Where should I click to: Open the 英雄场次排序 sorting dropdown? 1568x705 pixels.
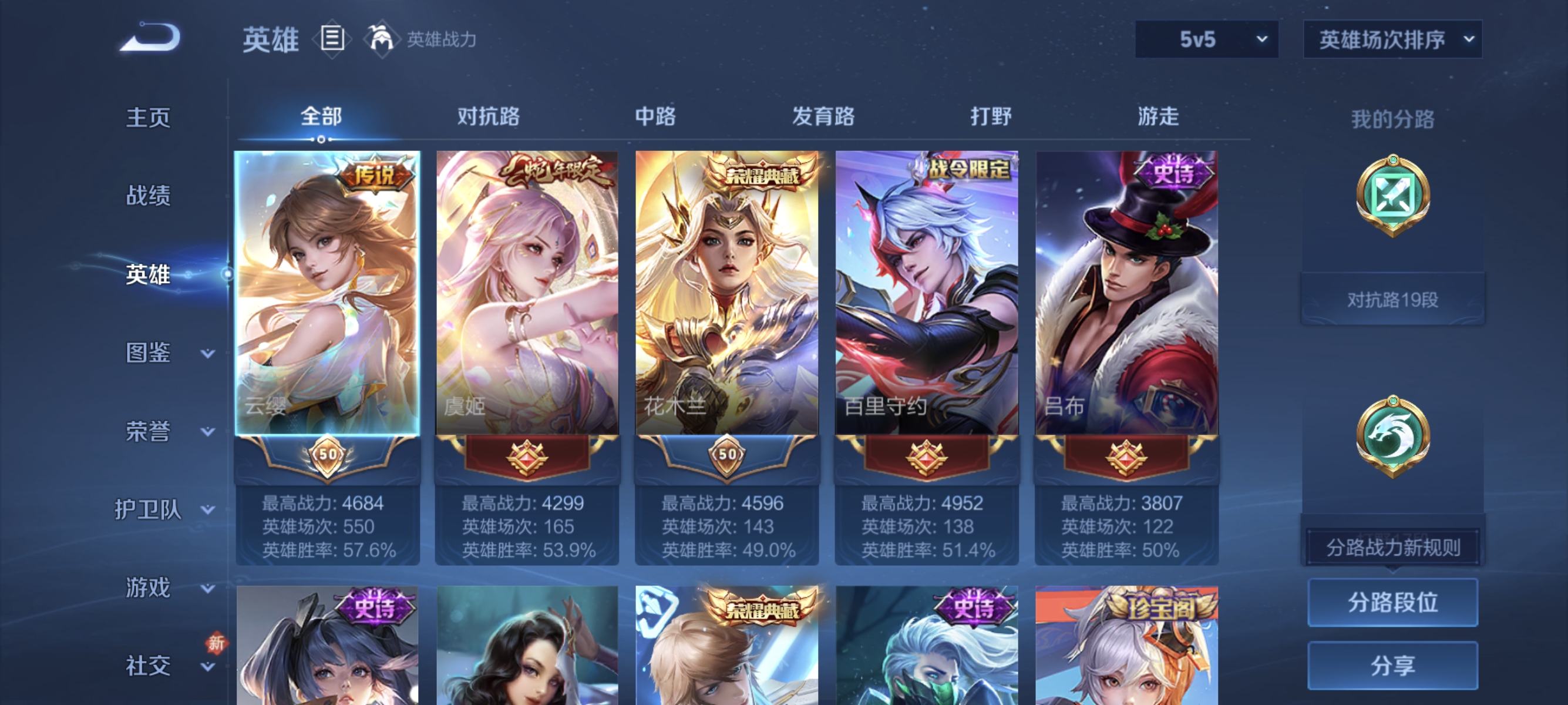(x=1392, y=38)
